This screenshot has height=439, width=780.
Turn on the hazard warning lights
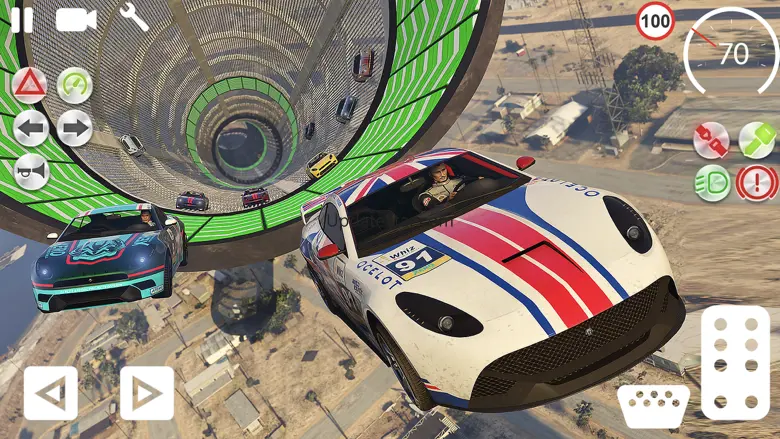(29, 85)
